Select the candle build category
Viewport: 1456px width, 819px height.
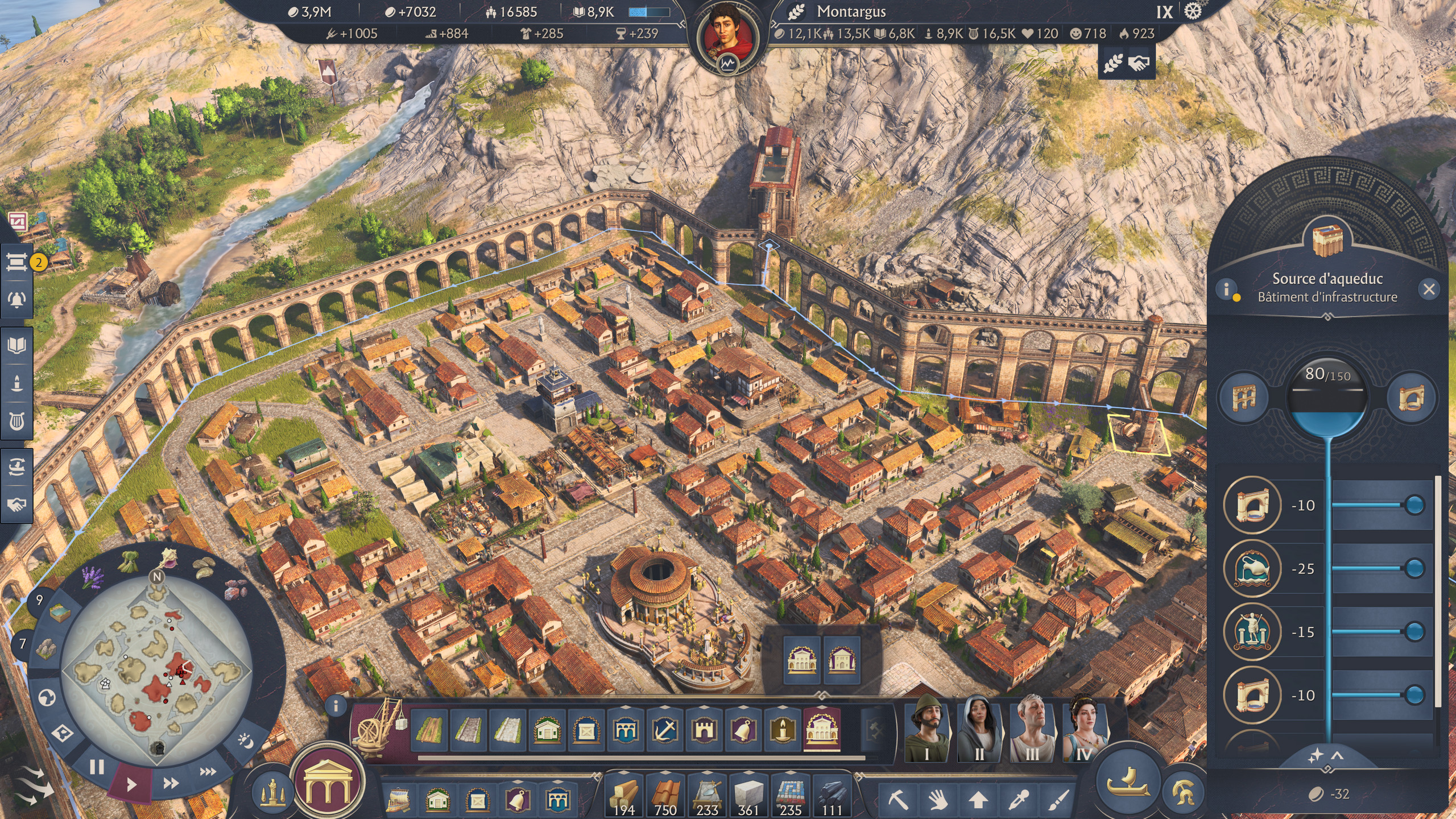(x=782, y=730)
